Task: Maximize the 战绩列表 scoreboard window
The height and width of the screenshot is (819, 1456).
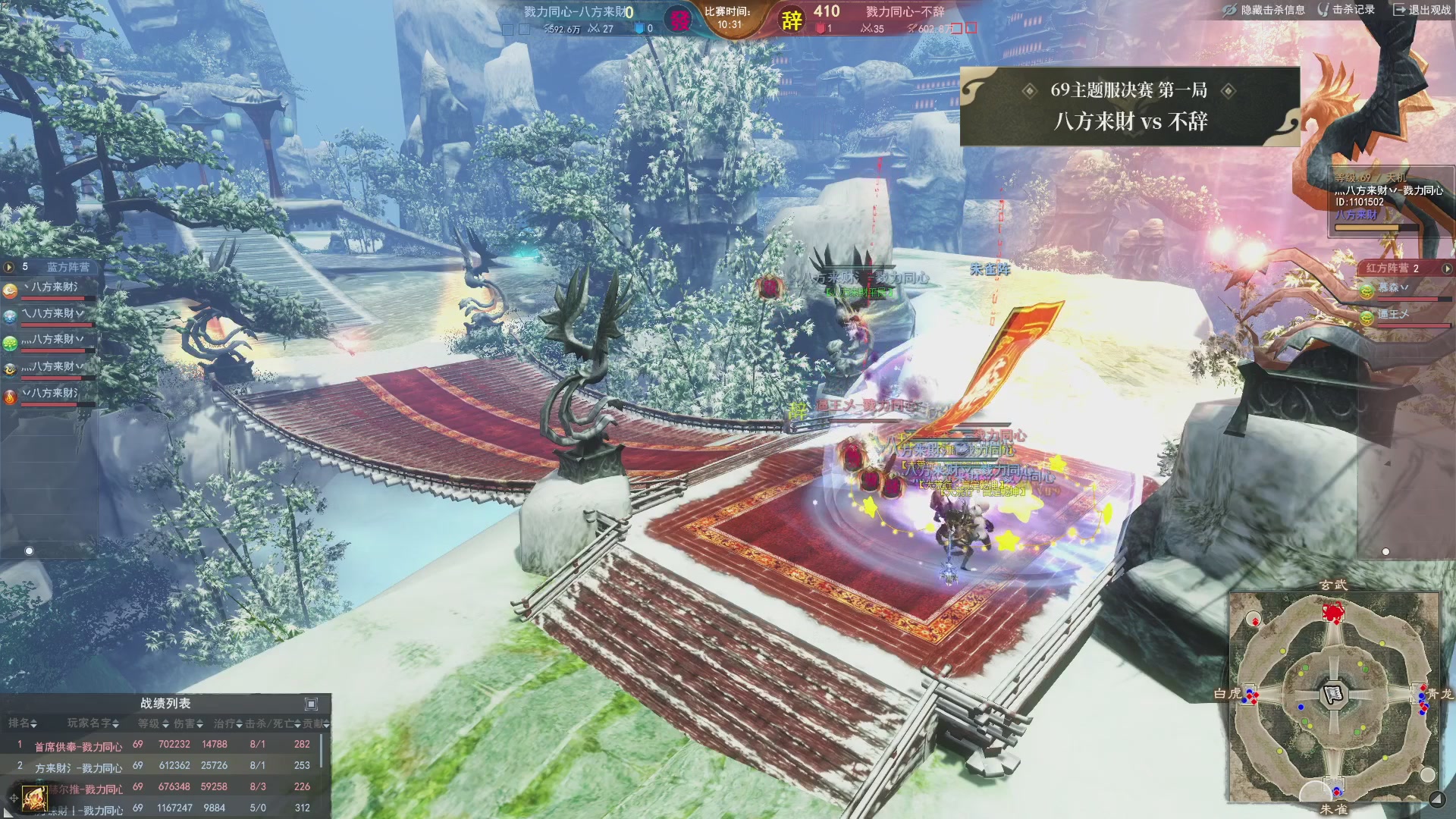Action: [311, 704]
